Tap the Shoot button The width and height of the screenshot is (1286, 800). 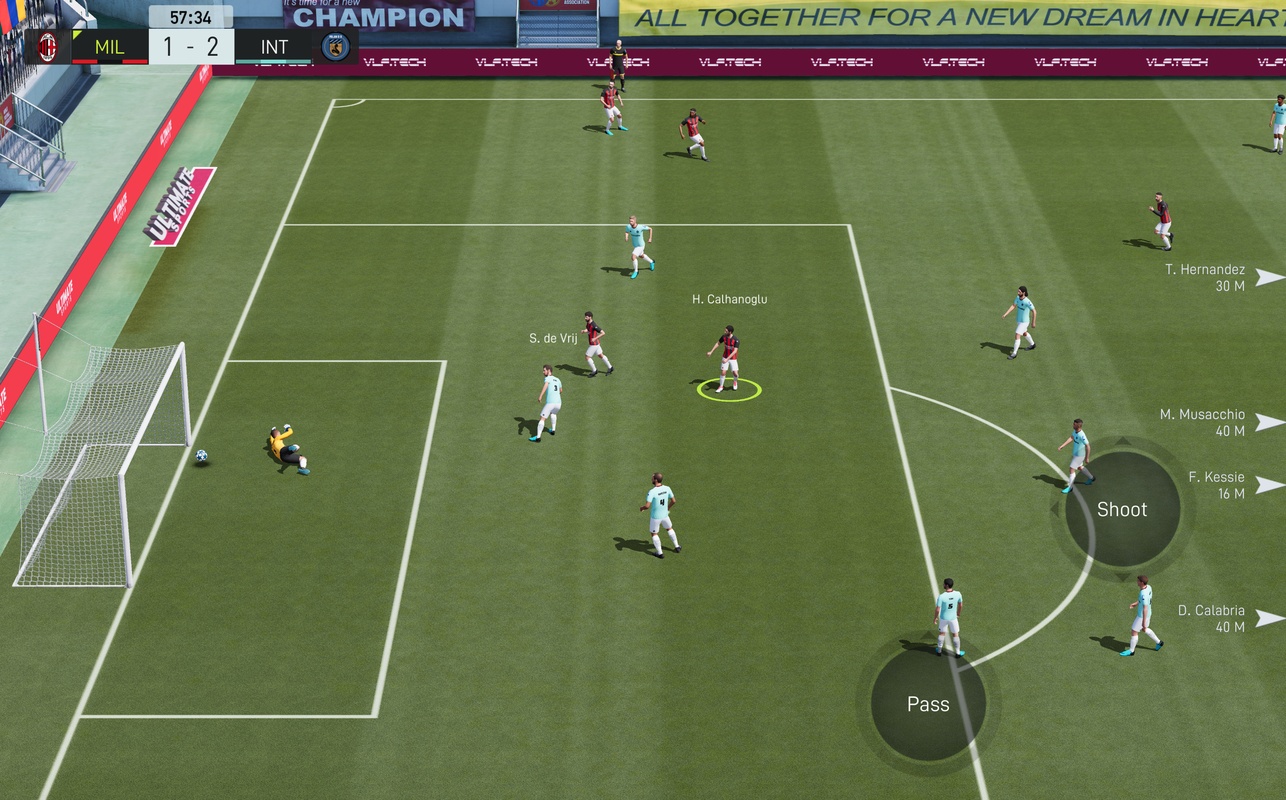click(1122, 509)
